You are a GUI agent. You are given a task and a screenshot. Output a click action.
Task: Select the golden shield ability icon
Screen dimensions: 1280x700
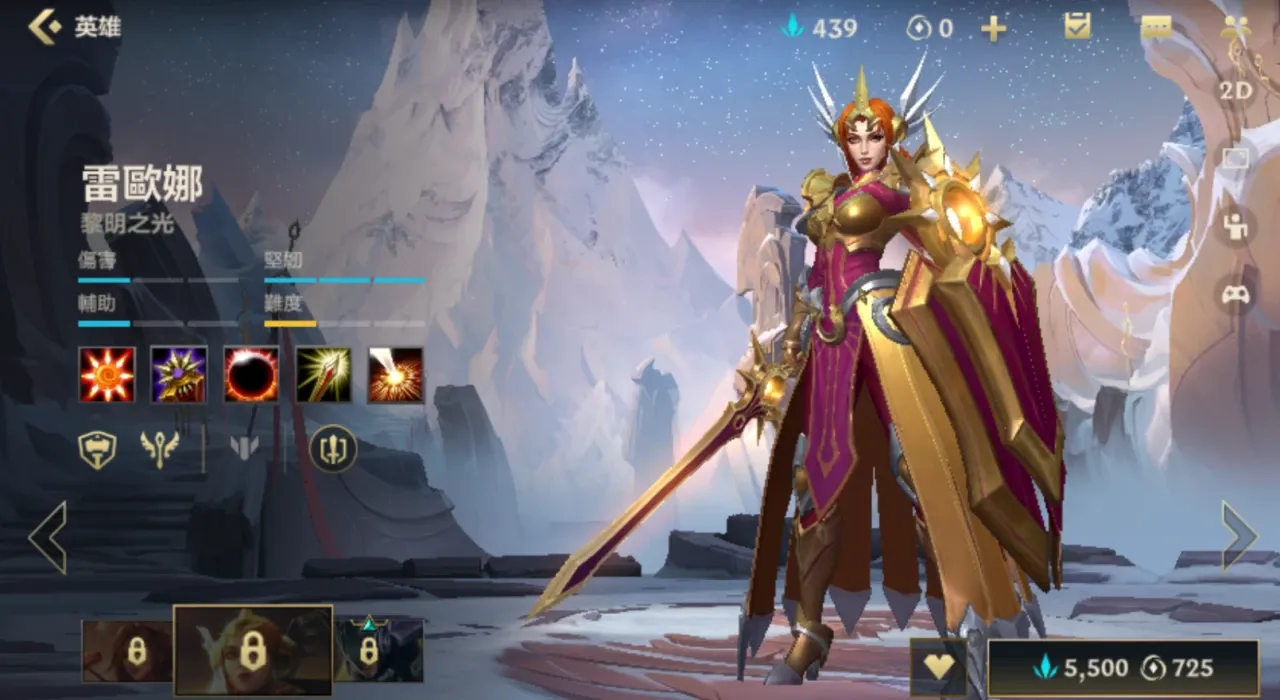(x=179, y=375)
